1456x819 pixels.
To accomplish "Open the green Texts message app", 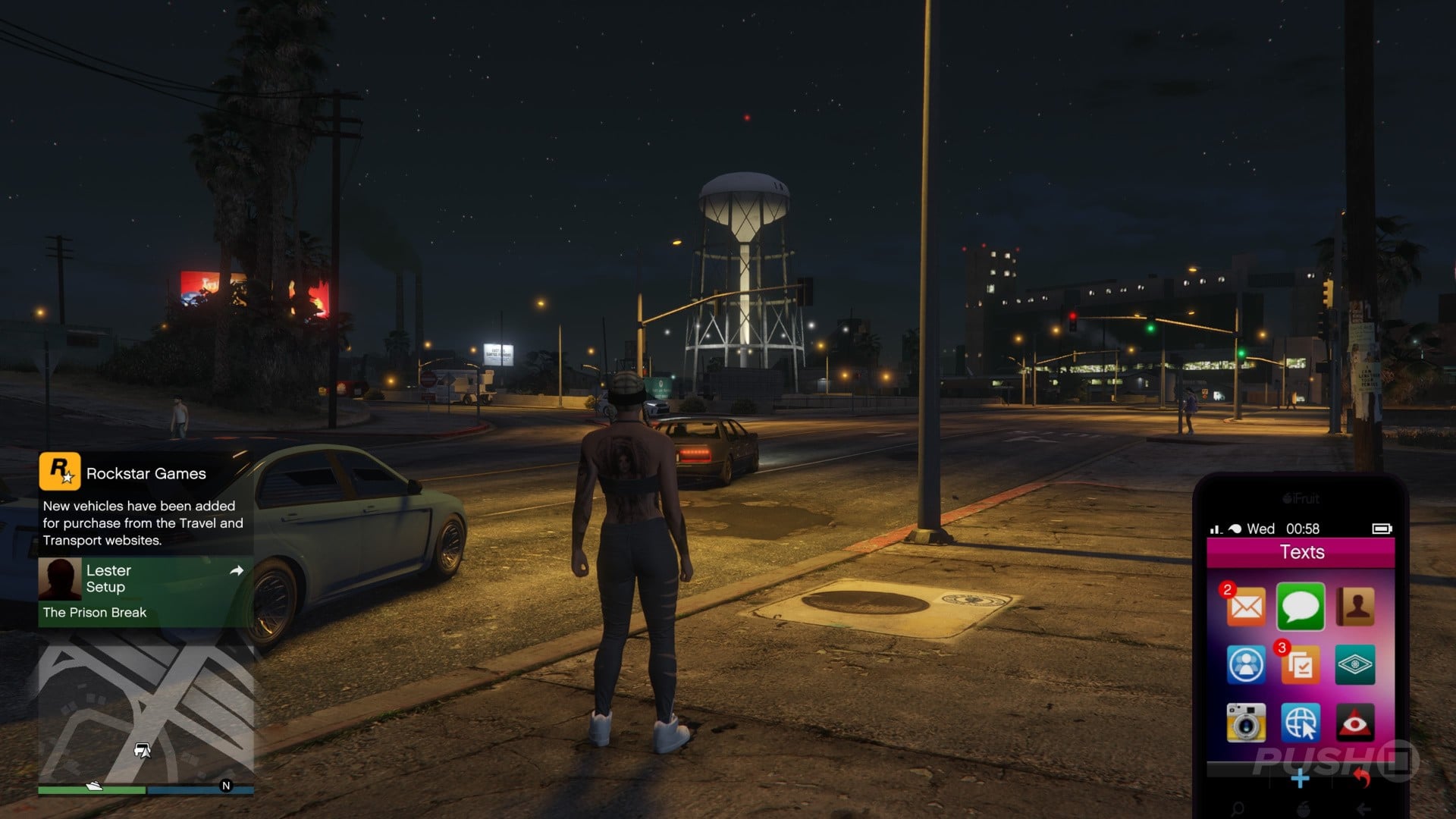I will (x=1301, y=607).
